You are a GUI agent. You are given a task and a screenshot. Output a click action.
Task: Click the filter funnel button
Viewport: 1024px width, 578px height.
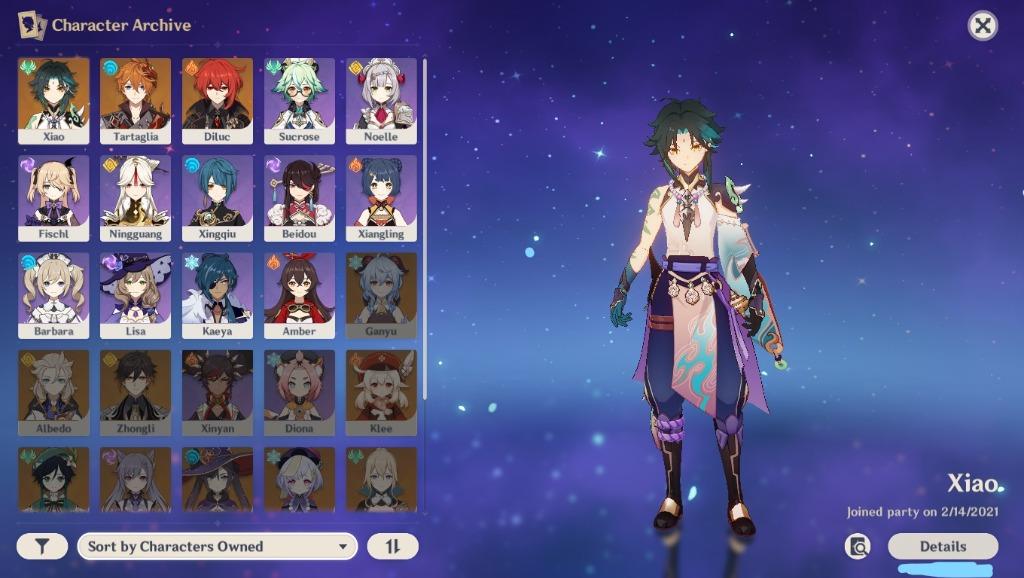(42, 546)
